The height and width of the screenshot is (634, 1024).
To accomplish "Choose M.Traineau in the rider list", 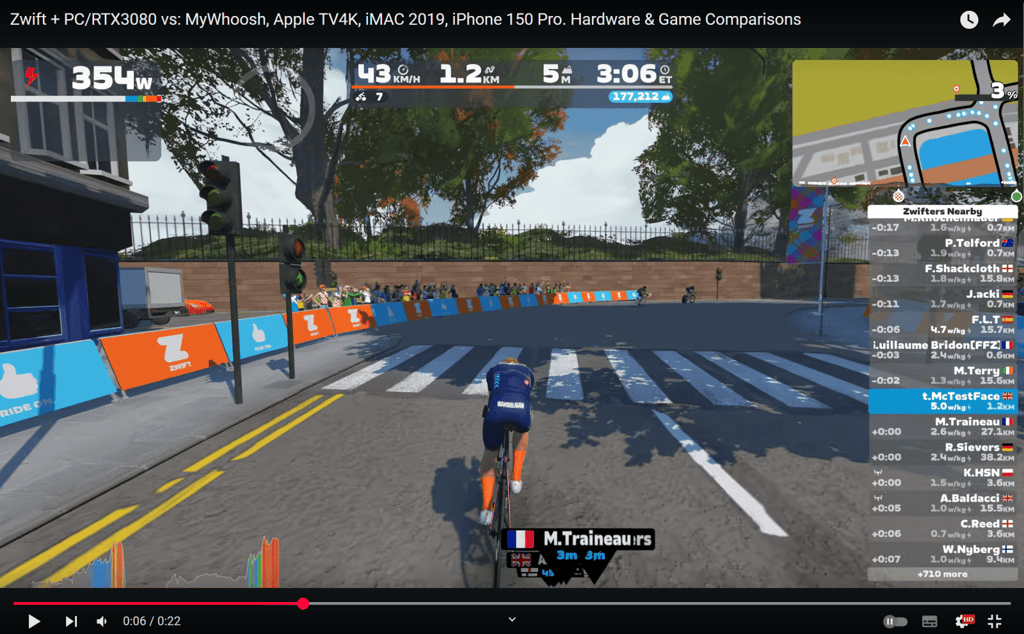I will tap(942, 427).
